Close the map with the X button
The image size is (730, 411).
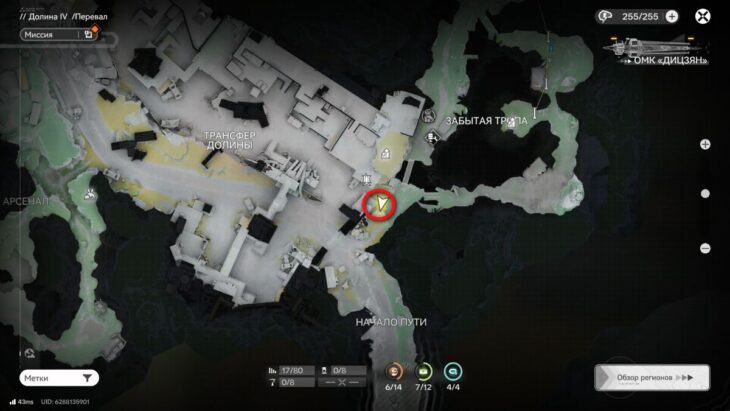tap(703, 16)
